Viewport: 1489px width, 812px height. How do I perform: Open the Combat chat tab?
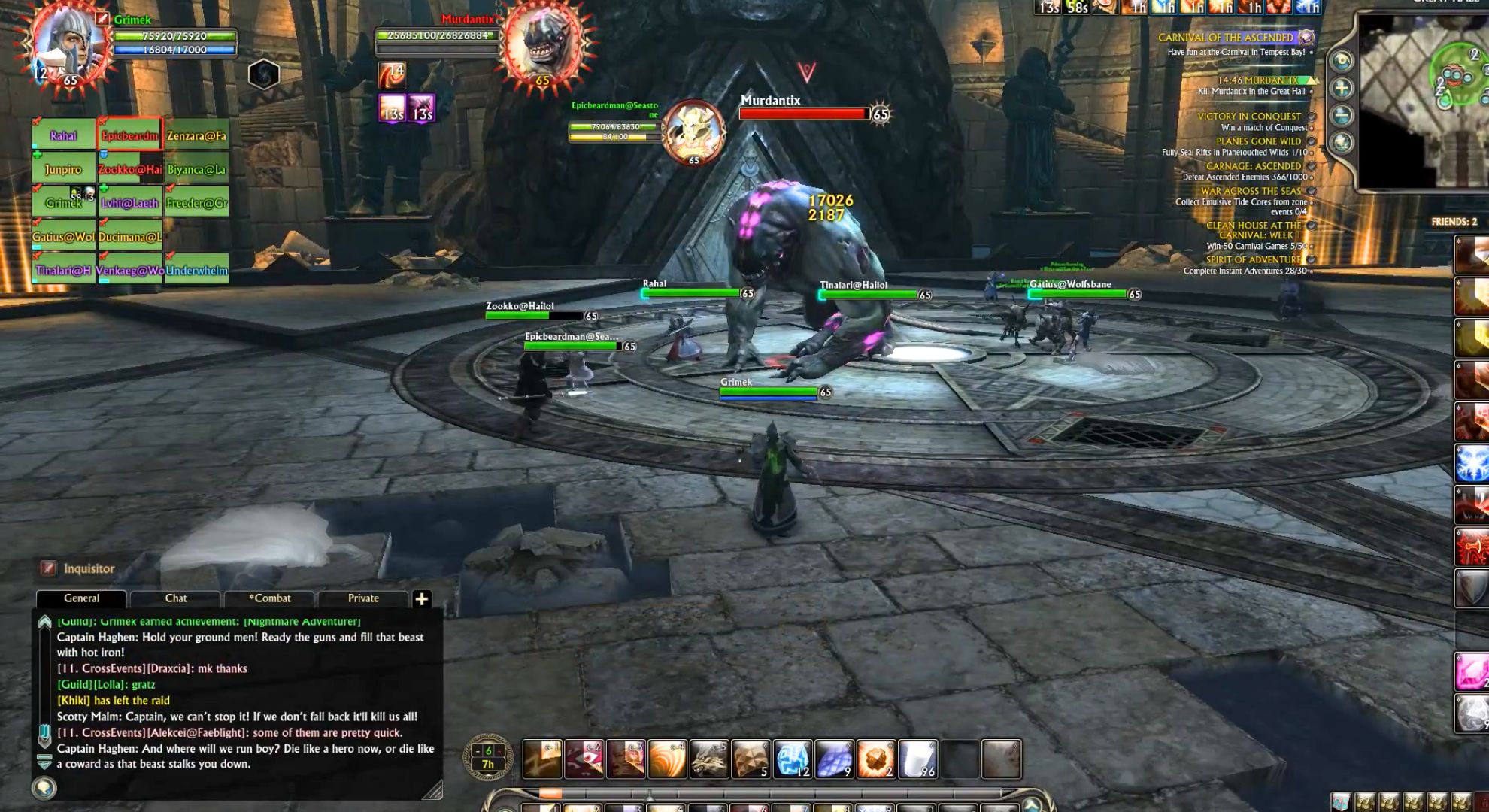tap(270, 598)
